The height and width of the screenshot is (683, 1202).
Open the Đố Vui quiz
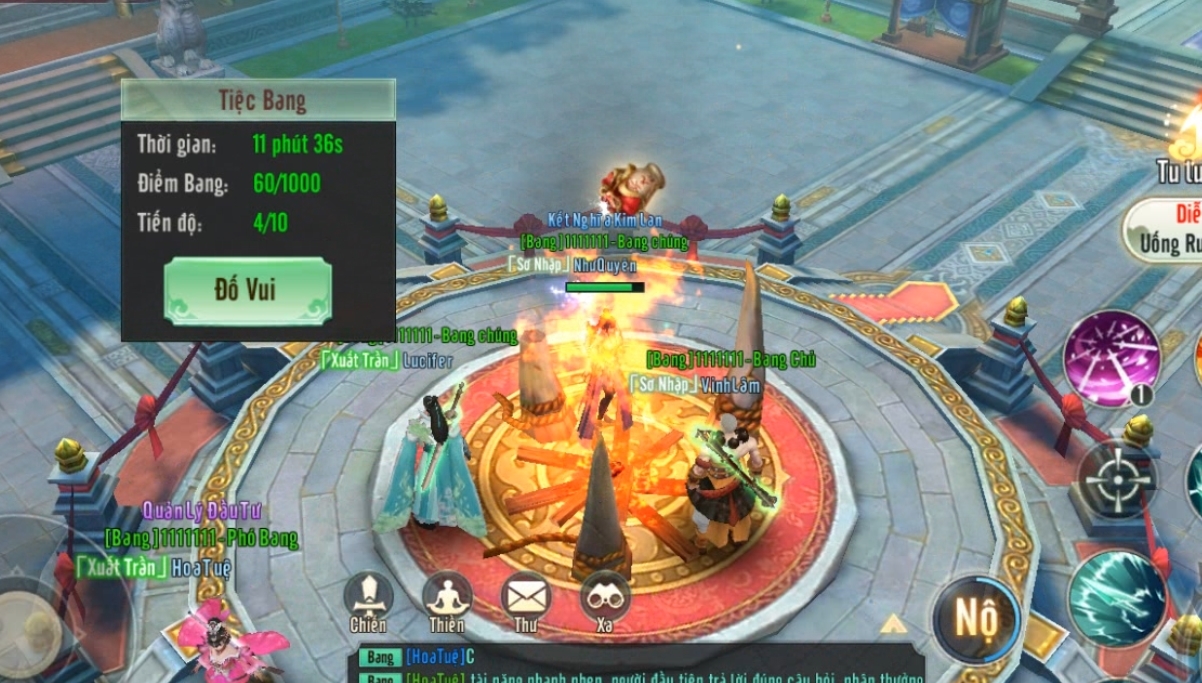pyautogui.click(x=247, y=291)
